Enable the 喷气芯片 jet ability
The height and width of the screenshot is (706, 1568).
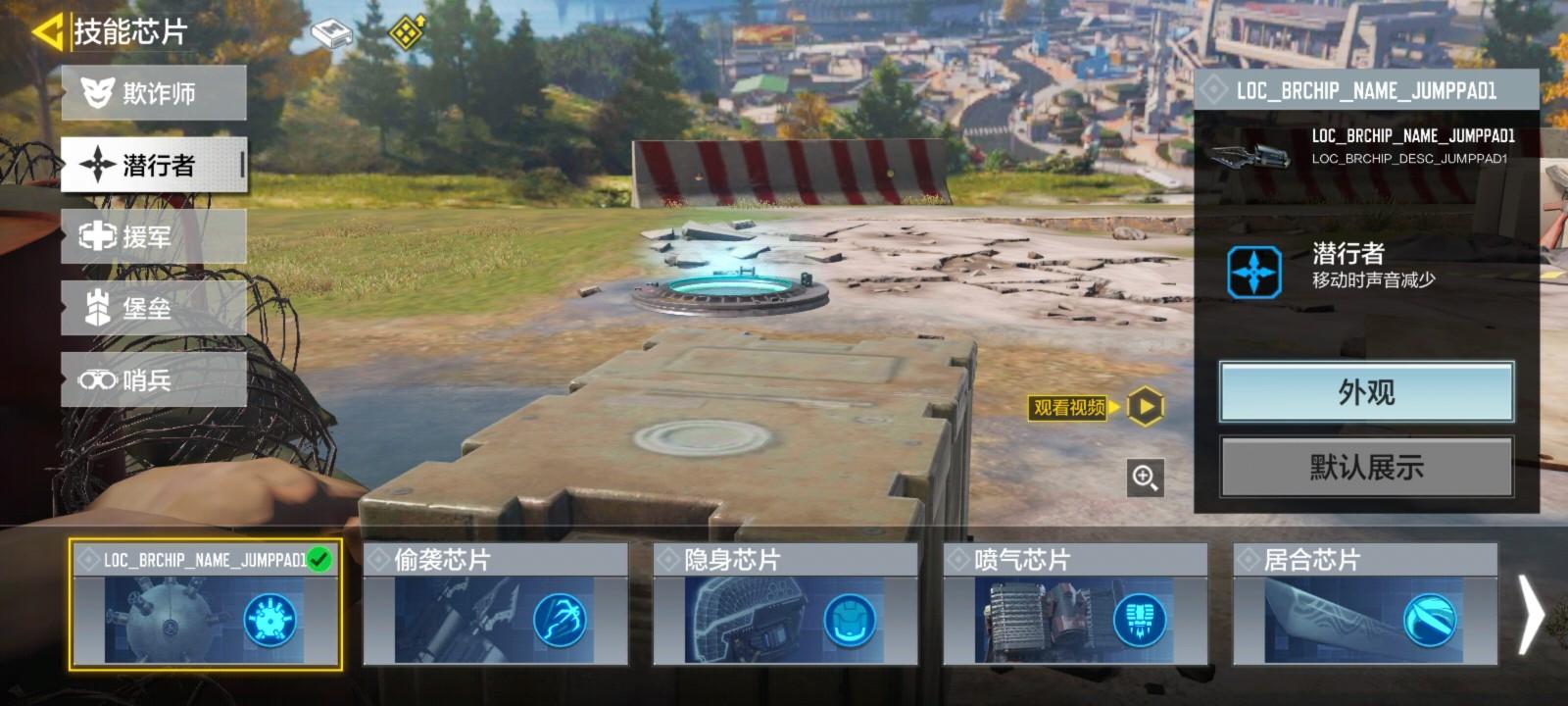(1140, 618)
